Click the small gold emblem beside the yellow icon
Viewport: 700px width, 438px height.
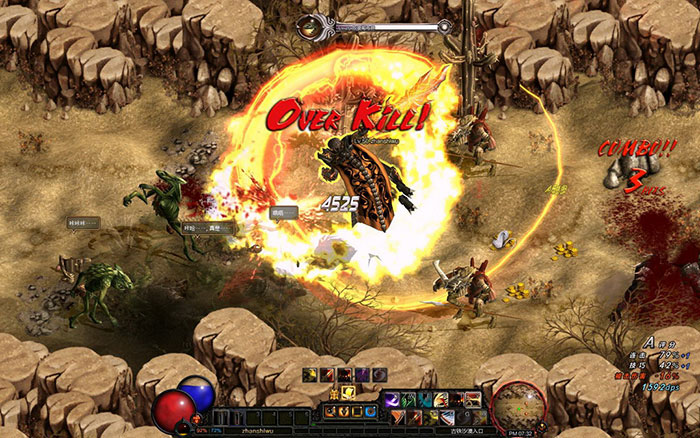pos(334,393)
